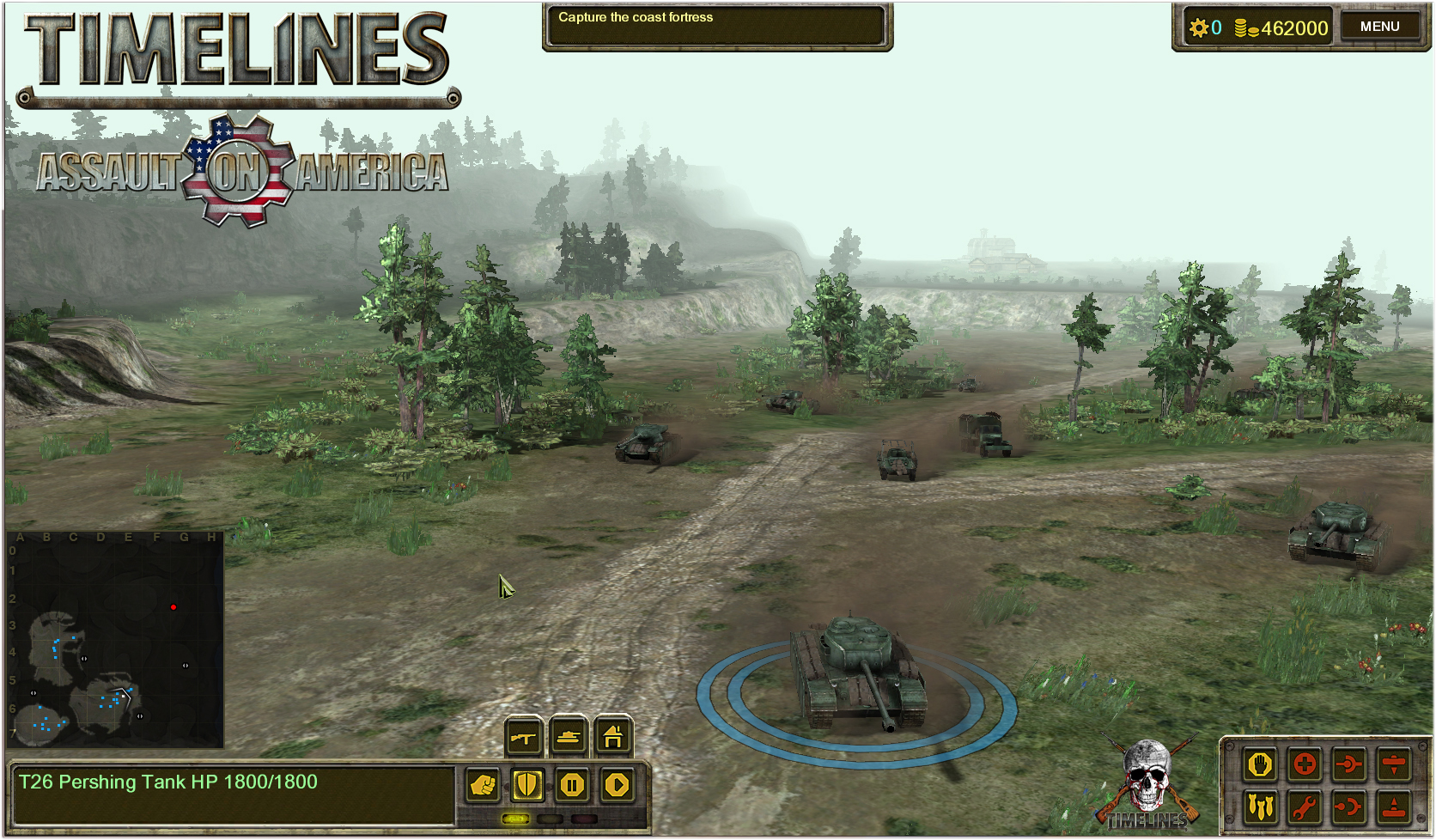Call the three-bomb airstrike
The width and height of the screenshot is (1436, 840).
coord(1260,807)
